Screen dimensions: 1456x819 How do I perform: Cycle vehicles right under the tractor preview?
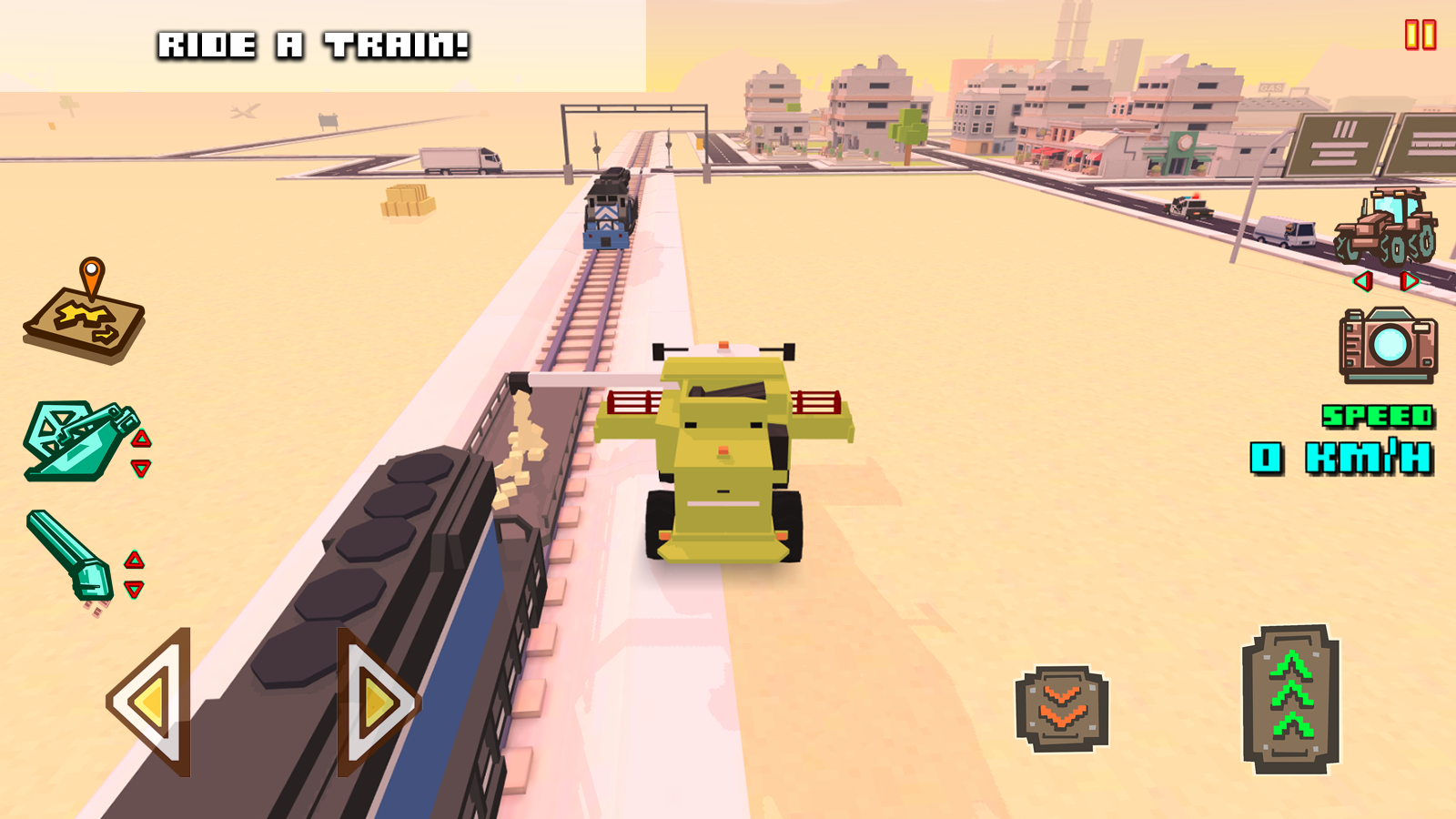point(1410,282)
